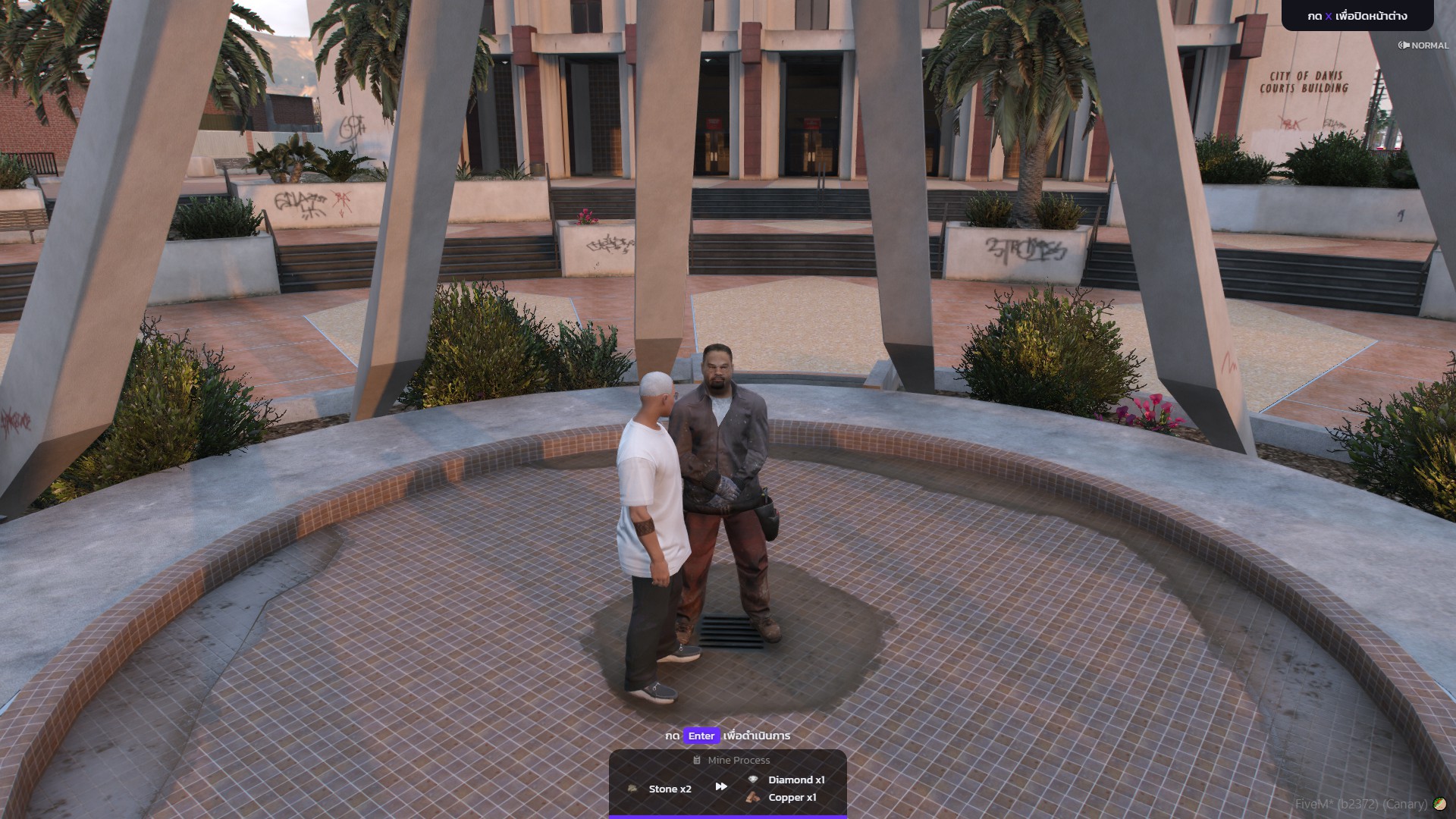
Task: Select the Stone x2 input item
Action: [661, 789]
